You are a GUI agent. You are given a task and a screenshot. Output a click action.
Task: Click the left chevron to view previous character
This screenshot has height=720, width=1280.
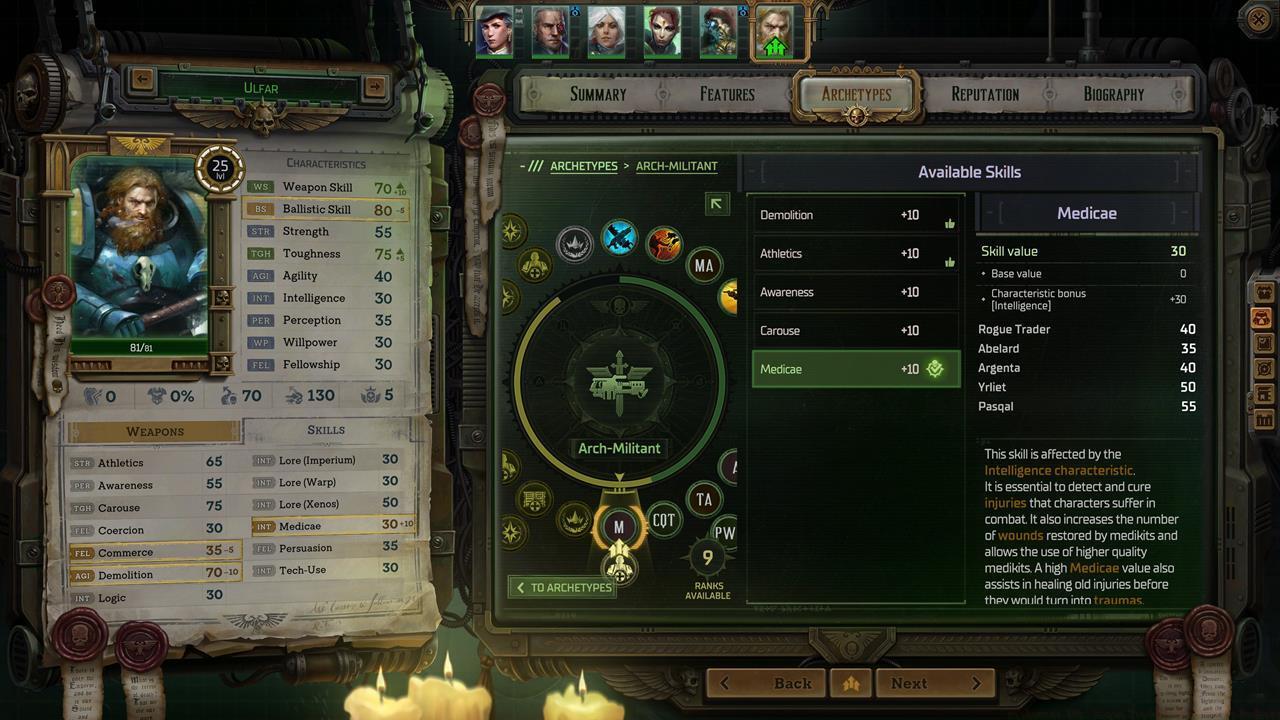click(142, 81)
